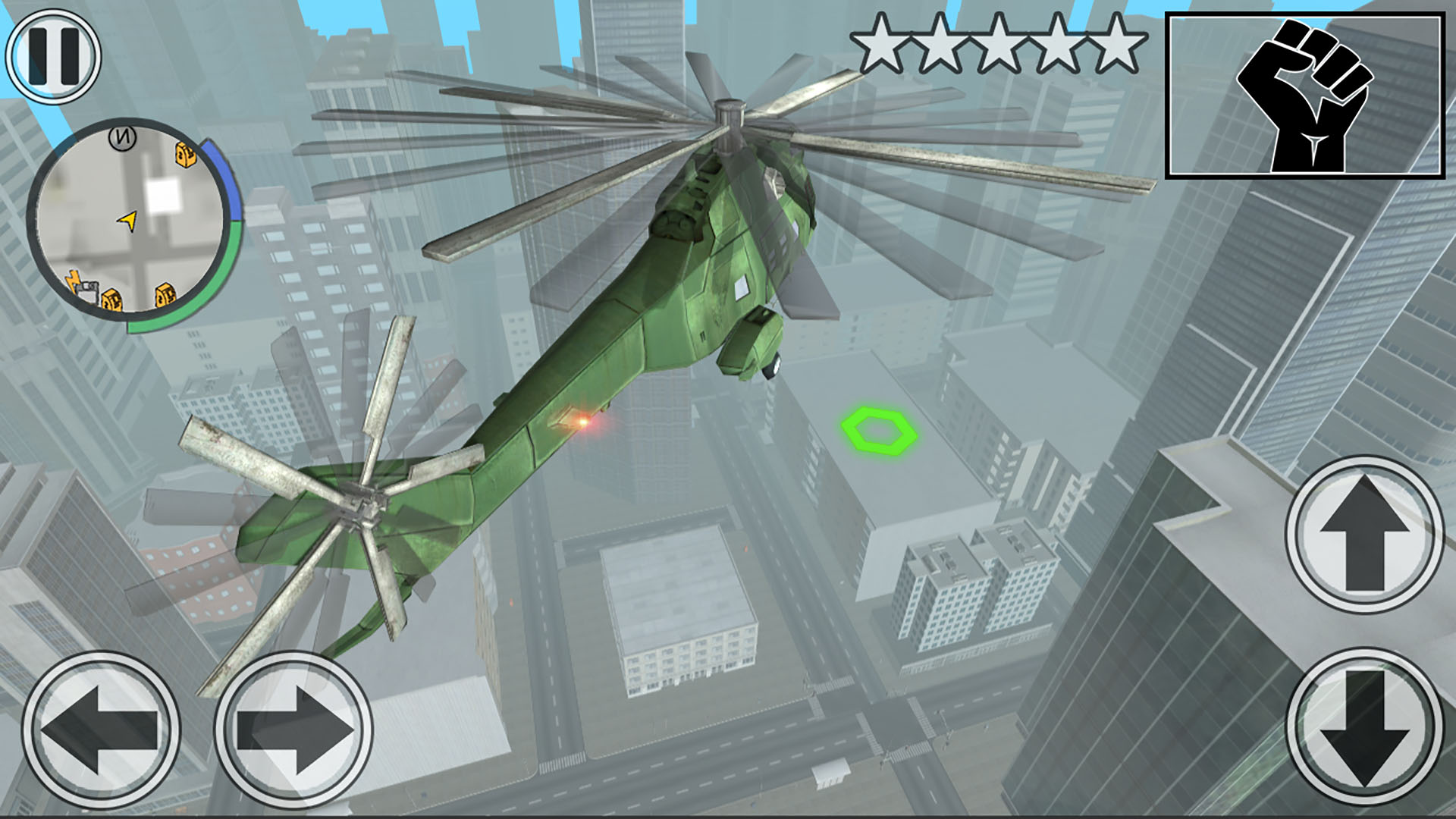Tap the fist weapon selector

[x=1304, y=96]
